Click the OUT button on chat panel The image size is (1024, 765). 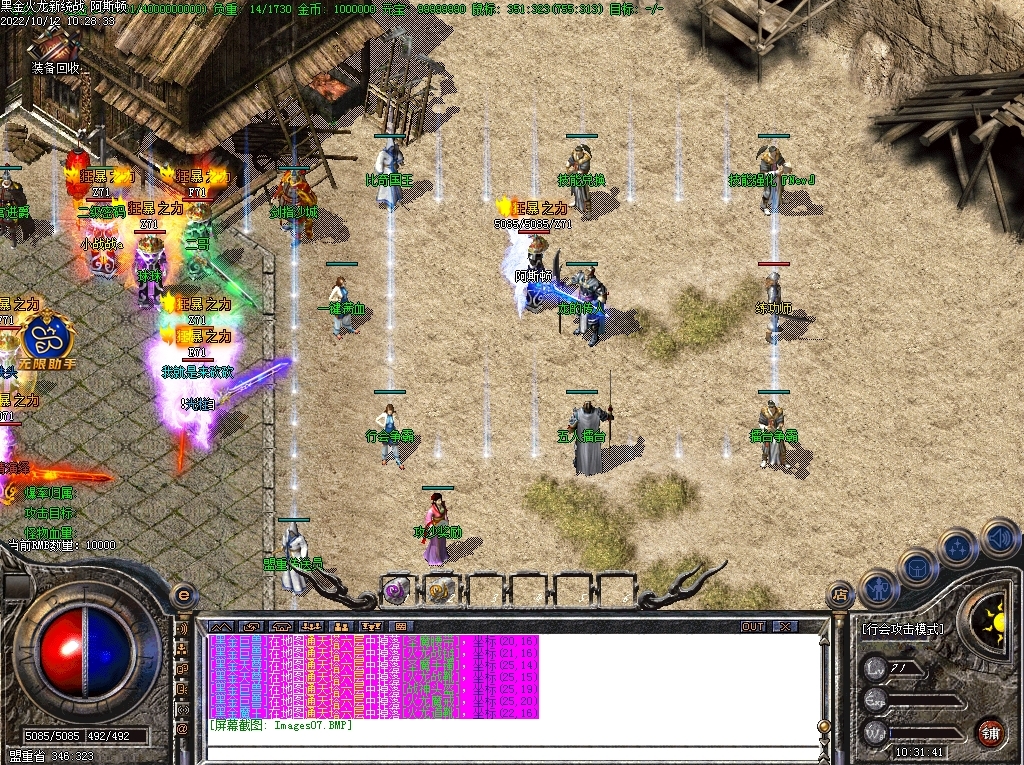click(753, 627)
